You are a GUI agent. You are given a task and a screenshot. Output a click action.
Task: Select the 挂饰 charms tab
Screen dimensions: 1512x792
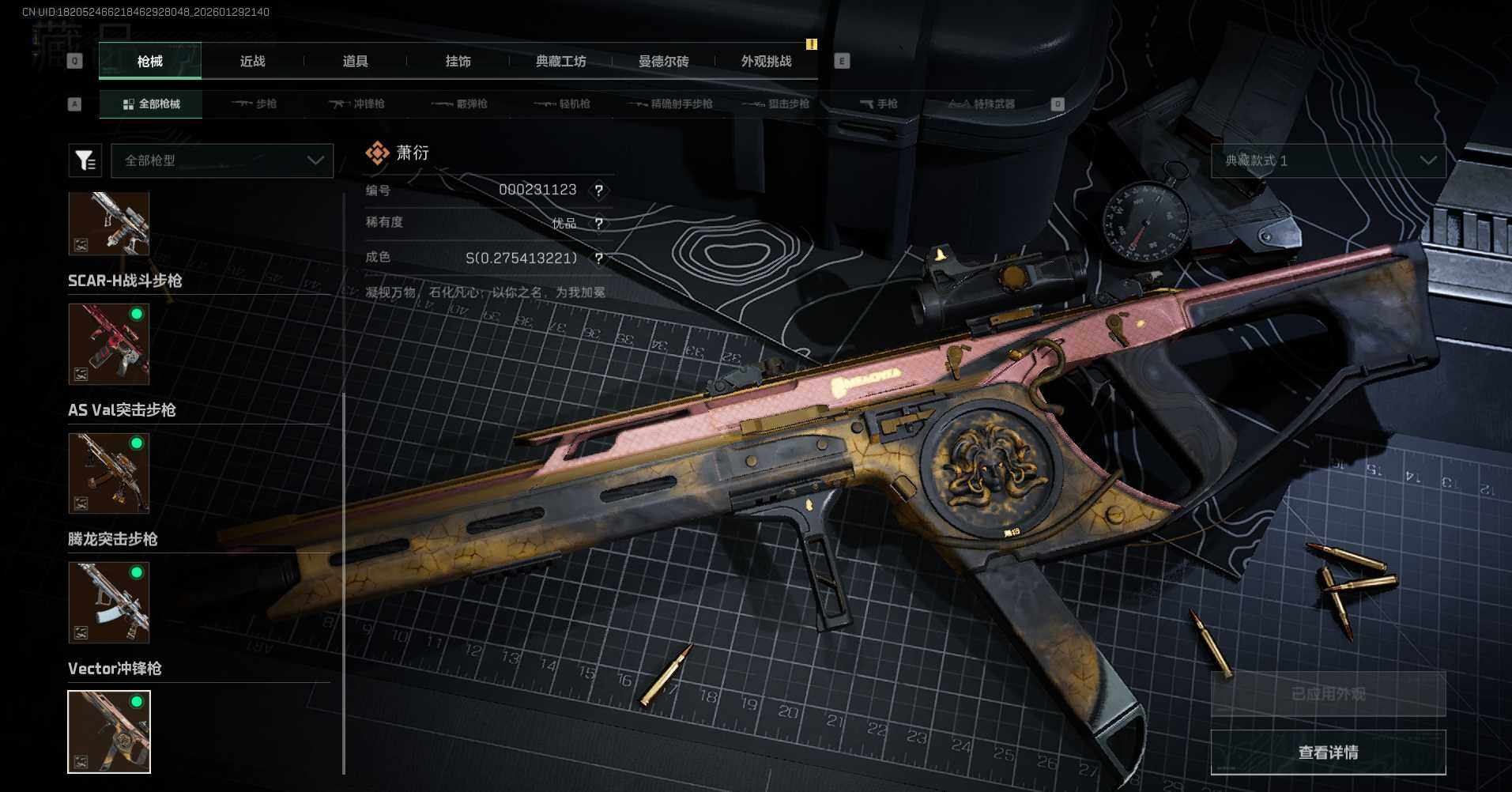coord(458,62)
